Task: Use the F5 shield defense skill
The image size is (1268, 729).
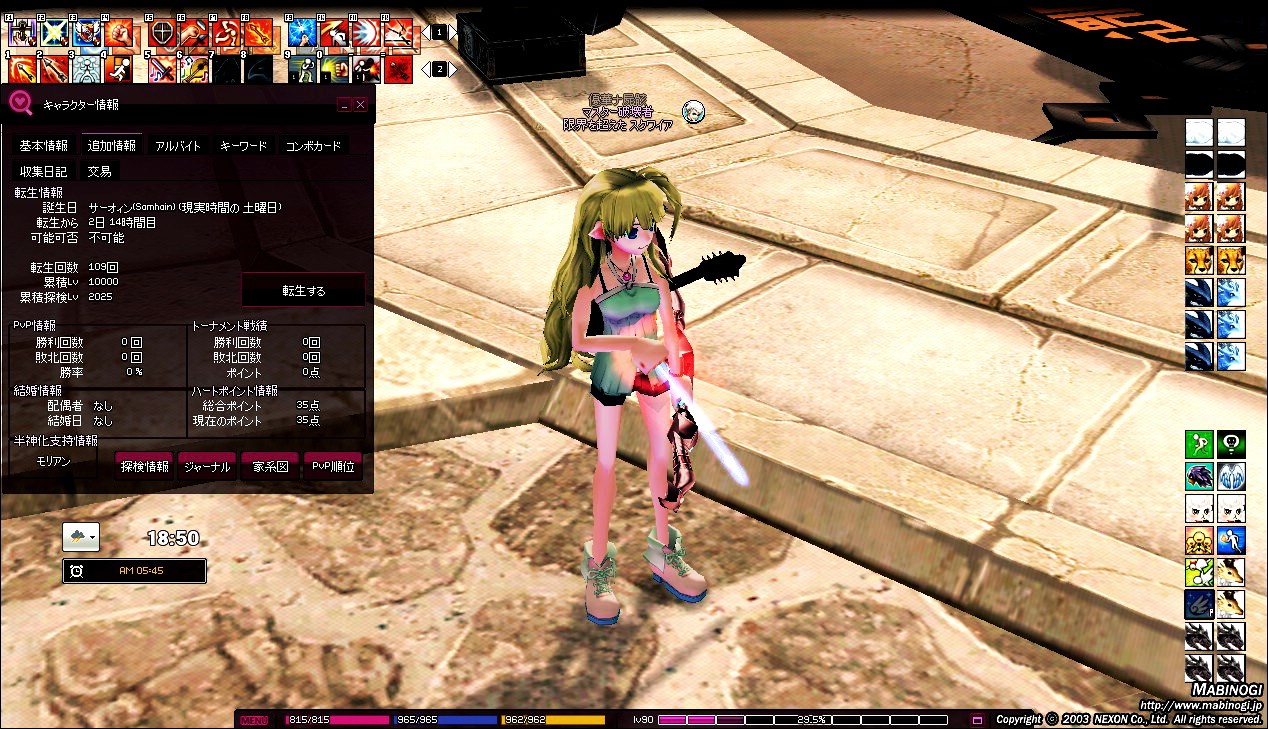Action: (x=162, y=33)
